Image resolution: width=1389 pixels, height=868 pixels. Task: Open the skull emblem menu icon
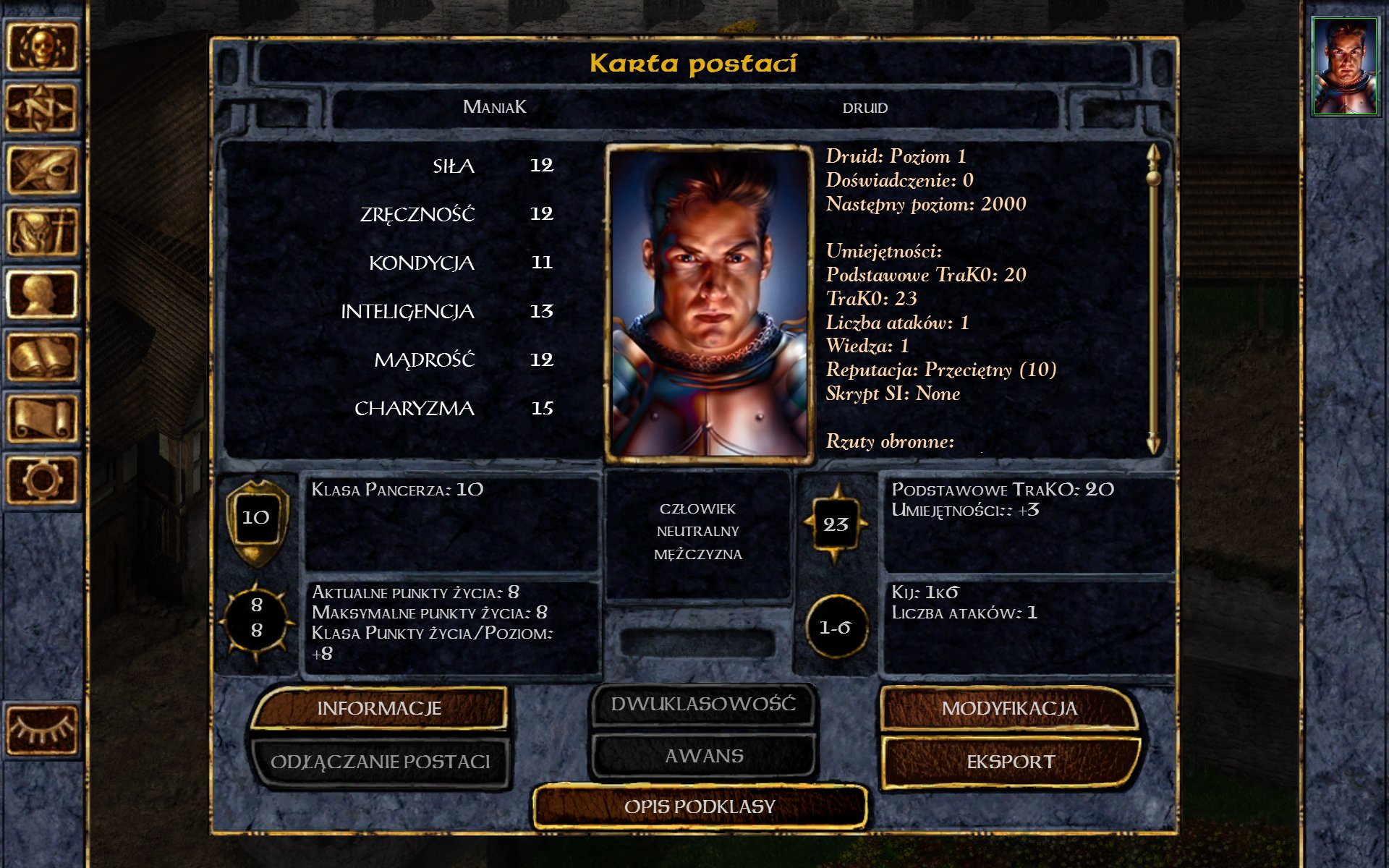(42, 48)
